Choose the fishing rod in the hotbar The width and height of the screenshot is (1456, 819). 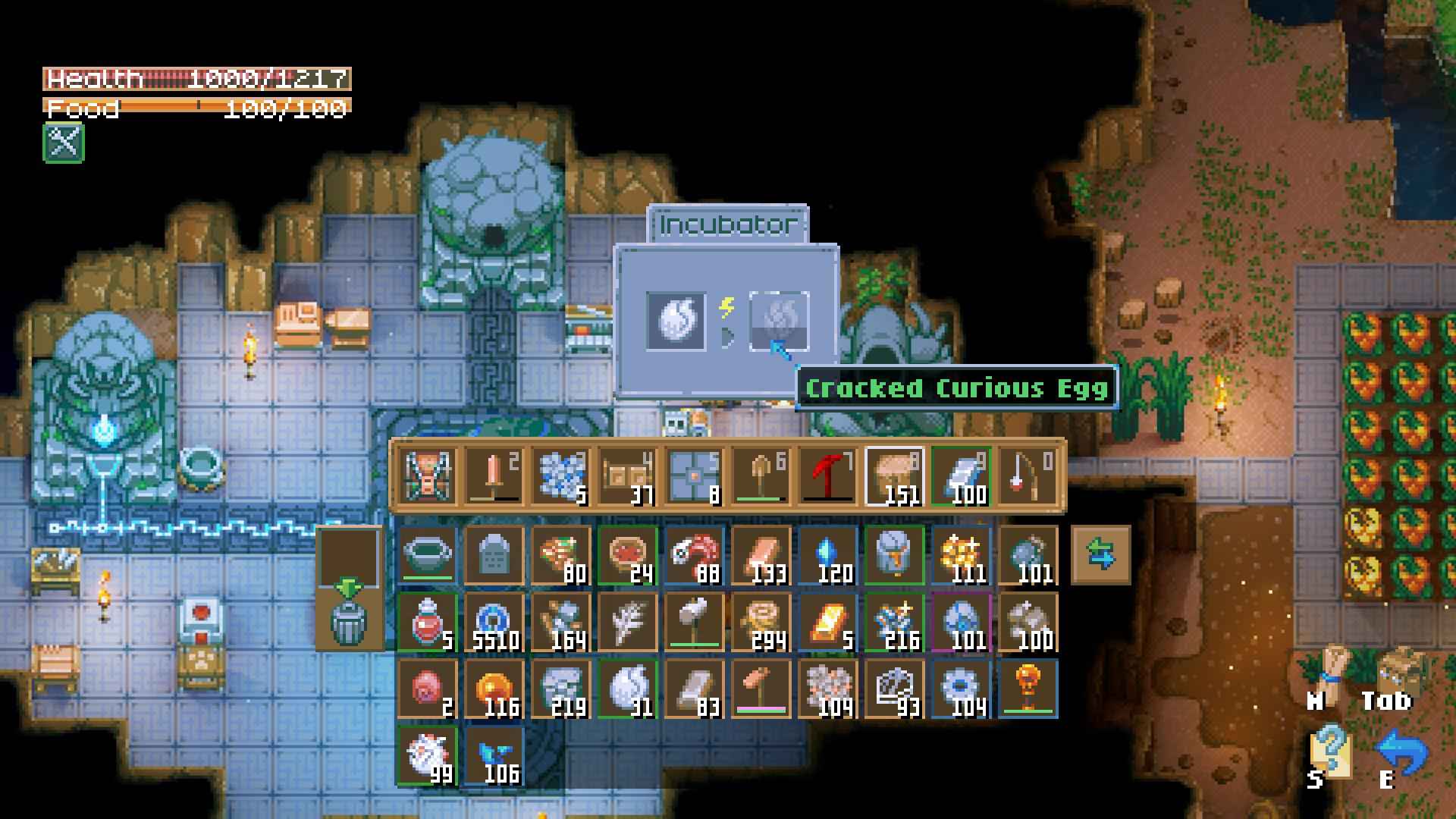pyautogui.click(x=1028, y=477)
